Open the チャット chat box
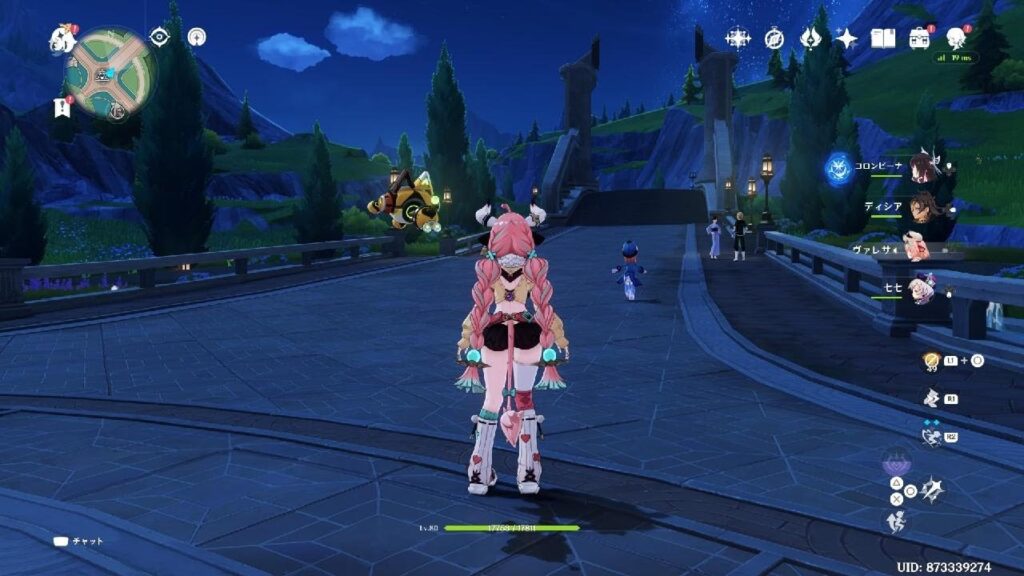The width and height of the screenshot is (1024, 576). click(x=79, y=541)
